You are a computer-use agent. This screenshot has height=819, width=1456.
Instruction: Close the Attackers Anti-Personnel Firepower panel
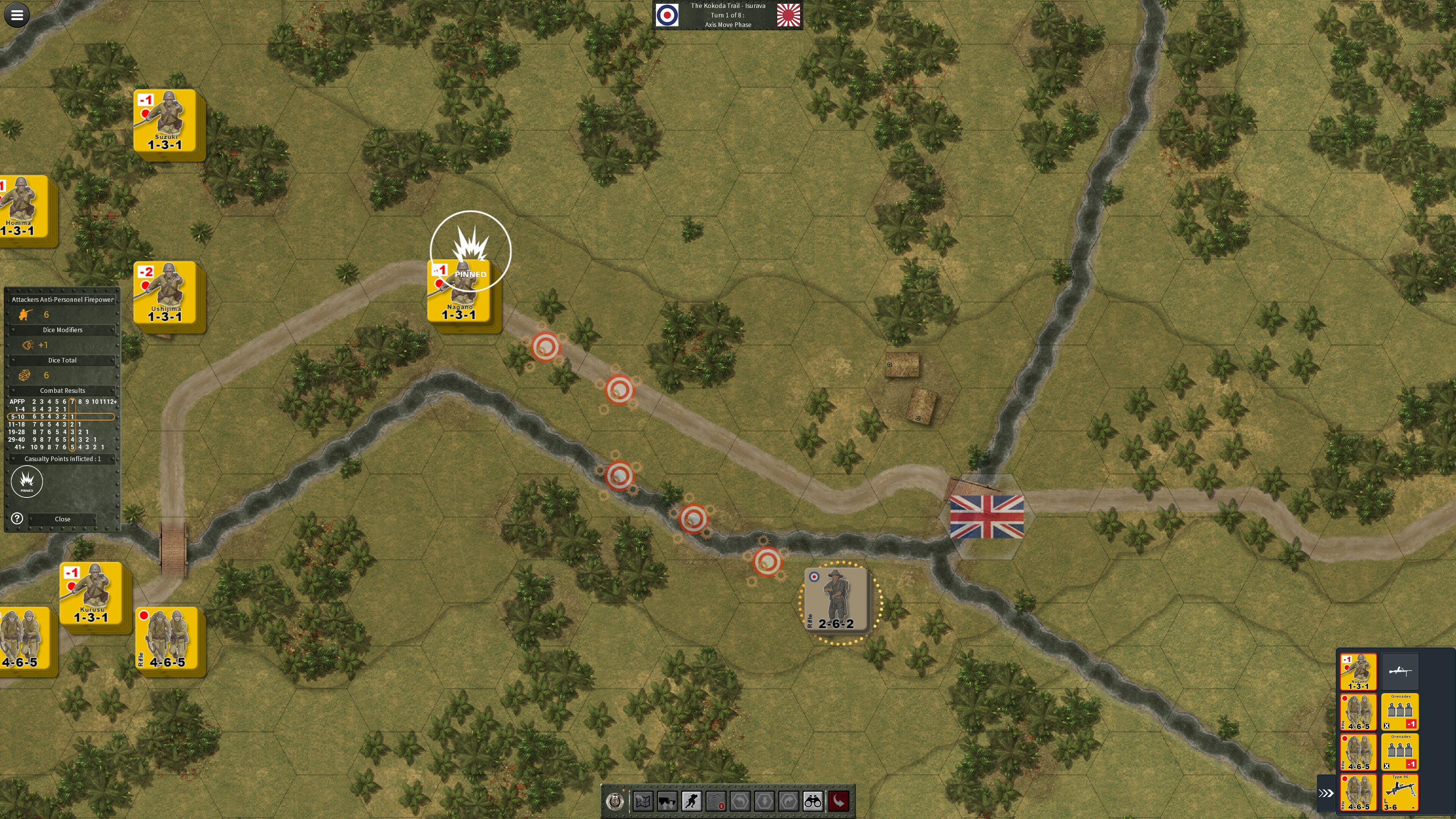click(x=62, y=518)
